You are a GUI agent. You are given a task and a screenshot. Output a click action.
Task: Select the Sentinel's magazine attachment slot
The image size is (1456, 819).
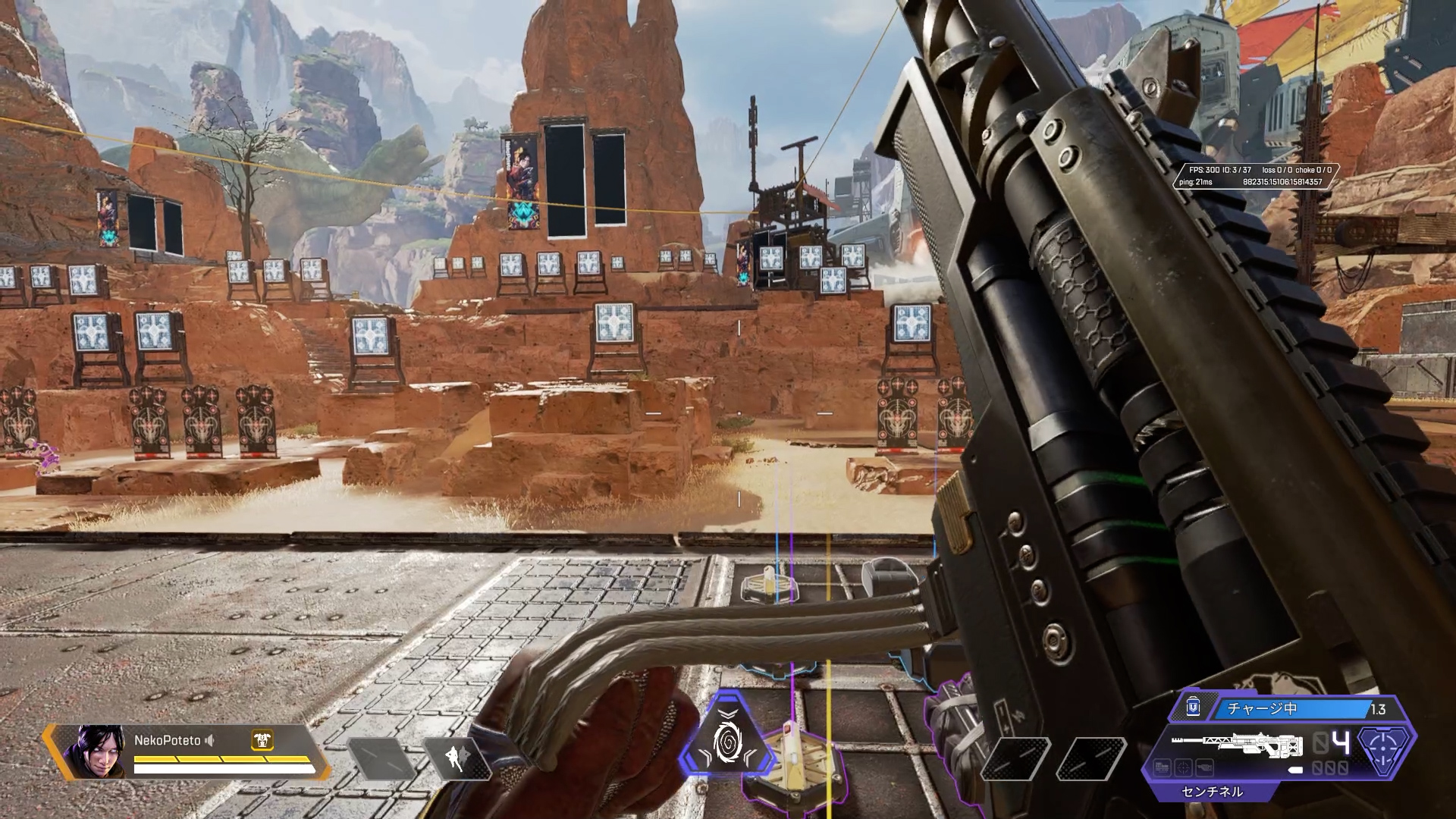coord(1163,768)
